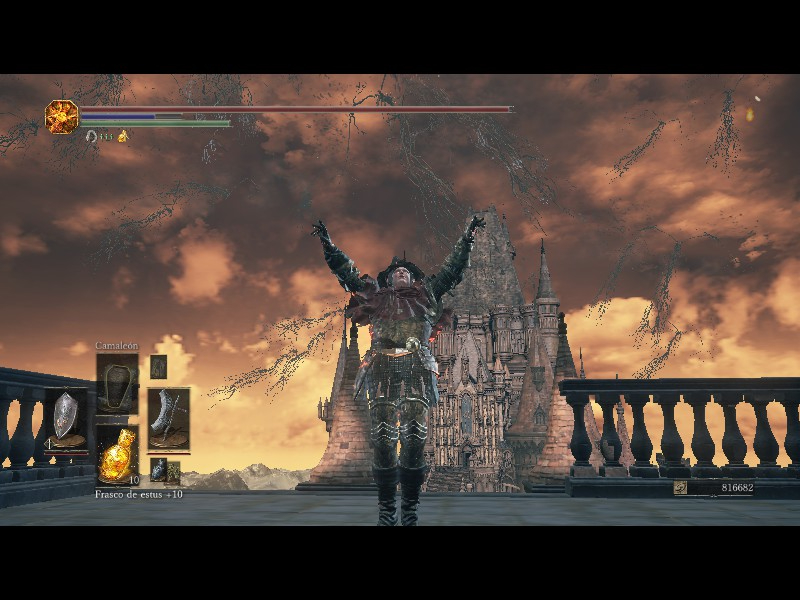Click the horseshoe ring status icon

92,136
